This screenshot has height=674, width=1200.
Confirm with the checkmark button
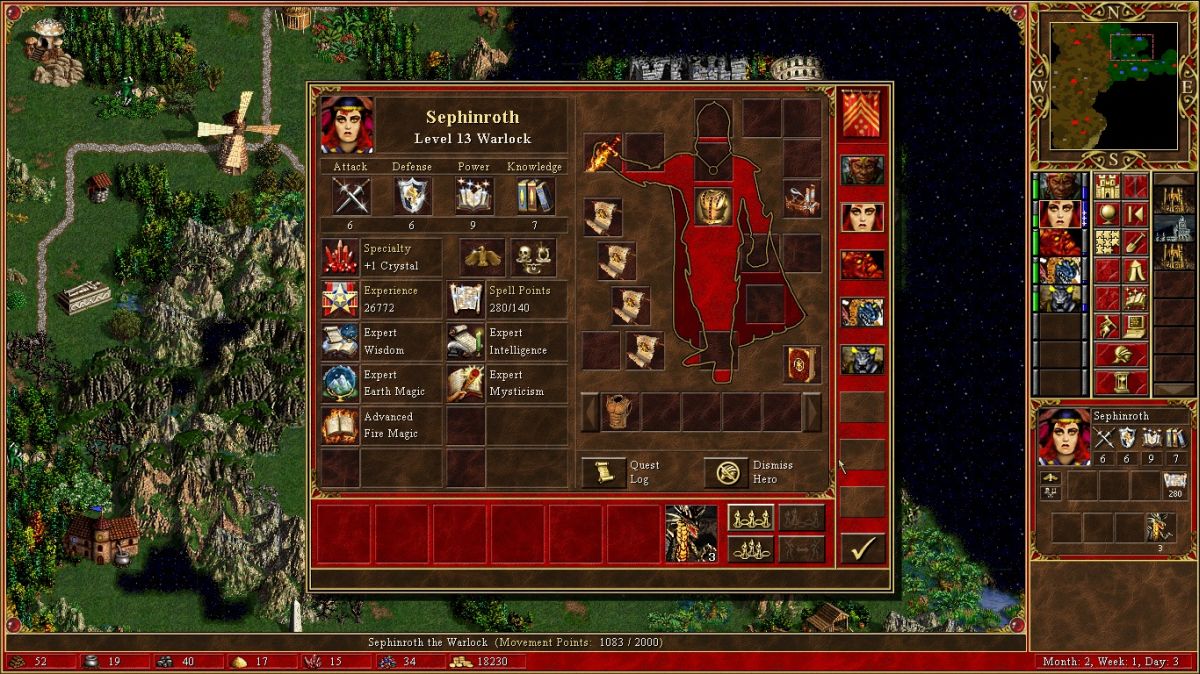pyautogui.click(x=861, y=548)
